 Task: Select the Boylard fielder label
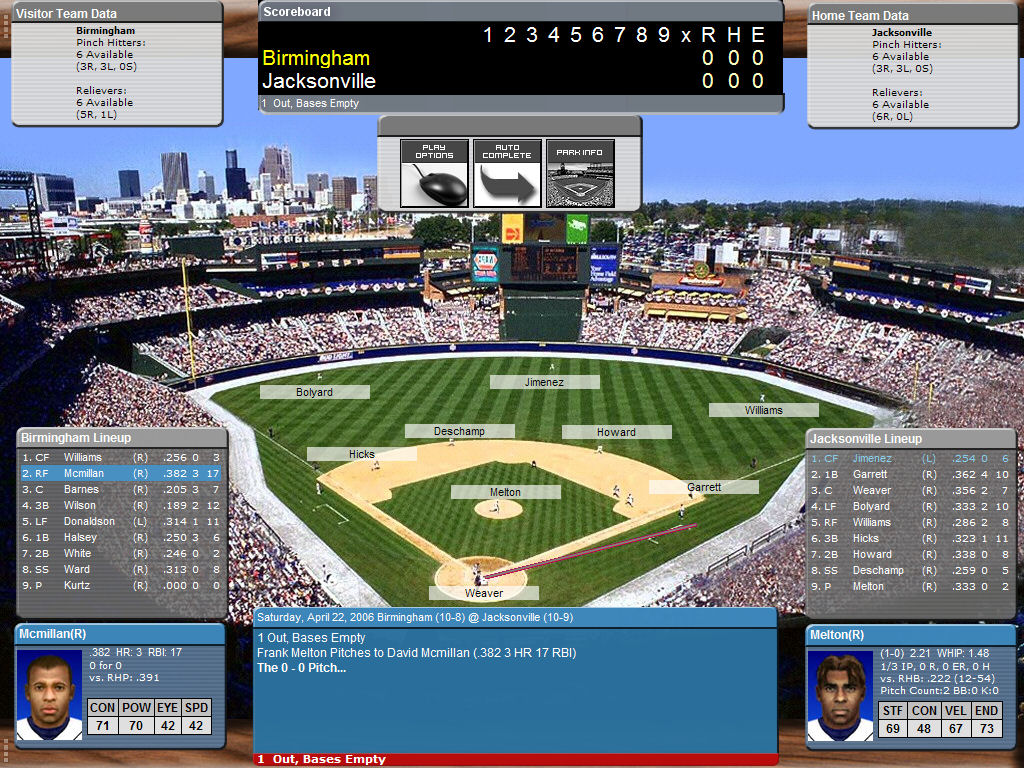(314, 392)
